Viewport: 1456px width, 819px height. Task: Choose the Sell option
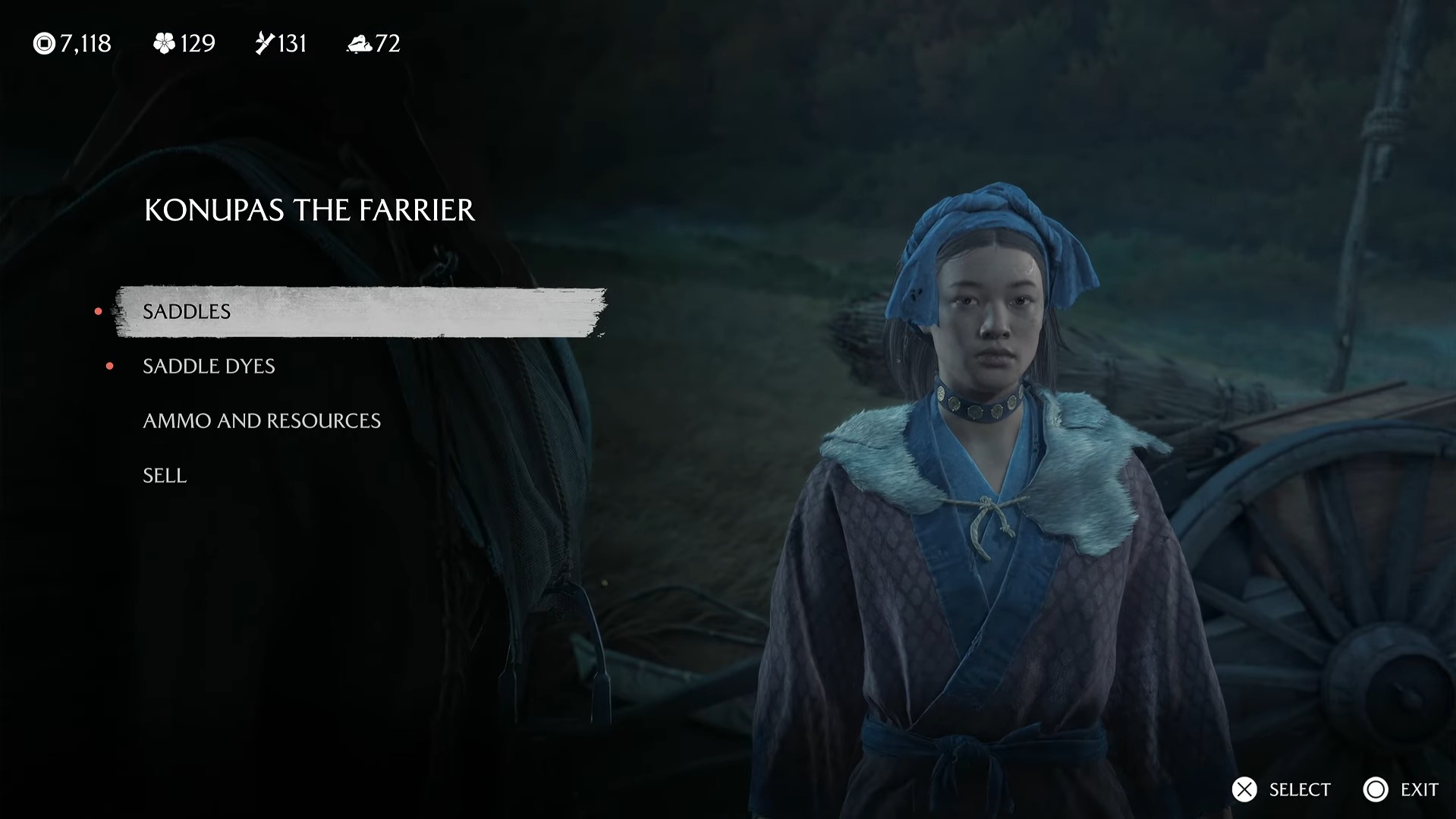(x=165, y=475)
